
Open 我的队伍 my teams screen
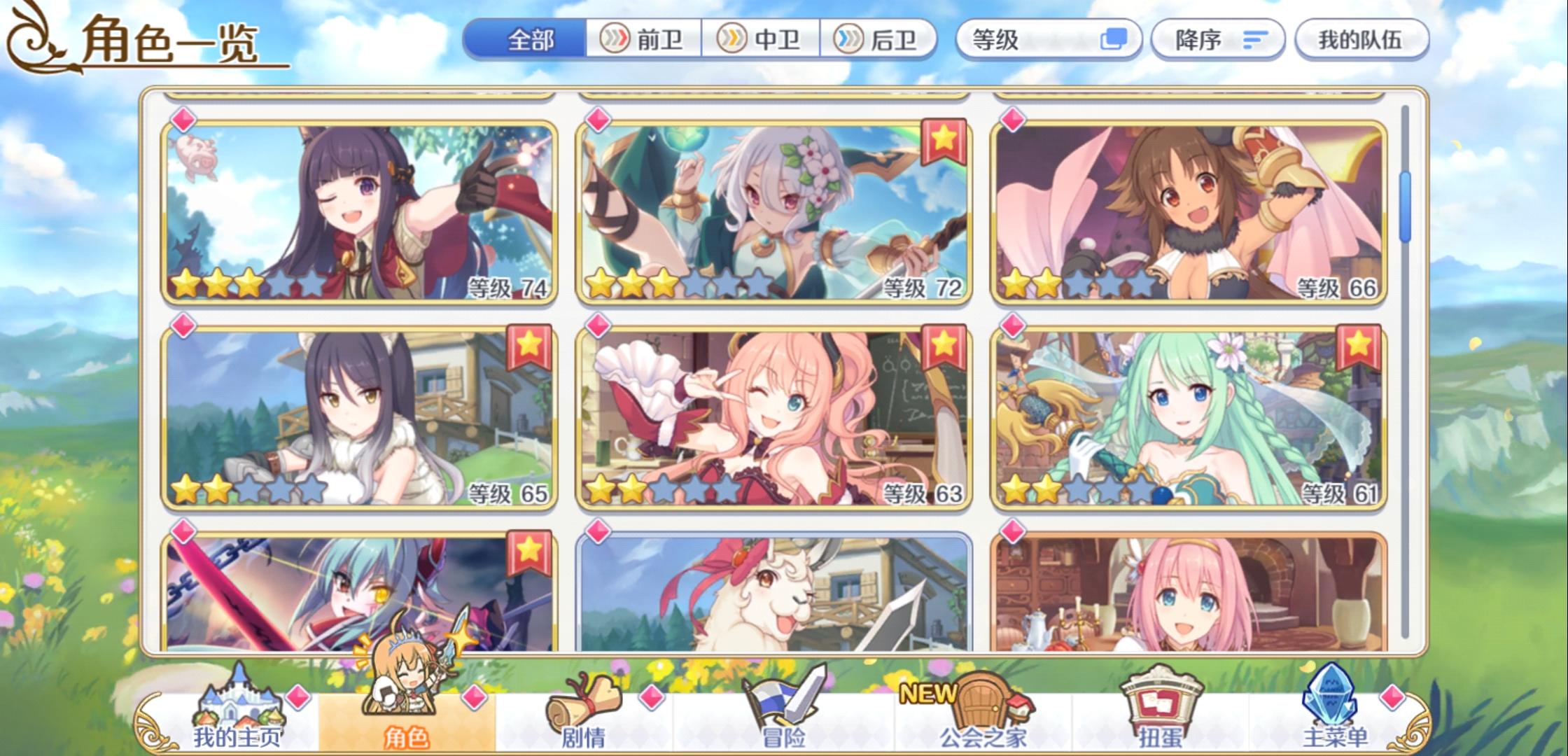point(1359,40)
